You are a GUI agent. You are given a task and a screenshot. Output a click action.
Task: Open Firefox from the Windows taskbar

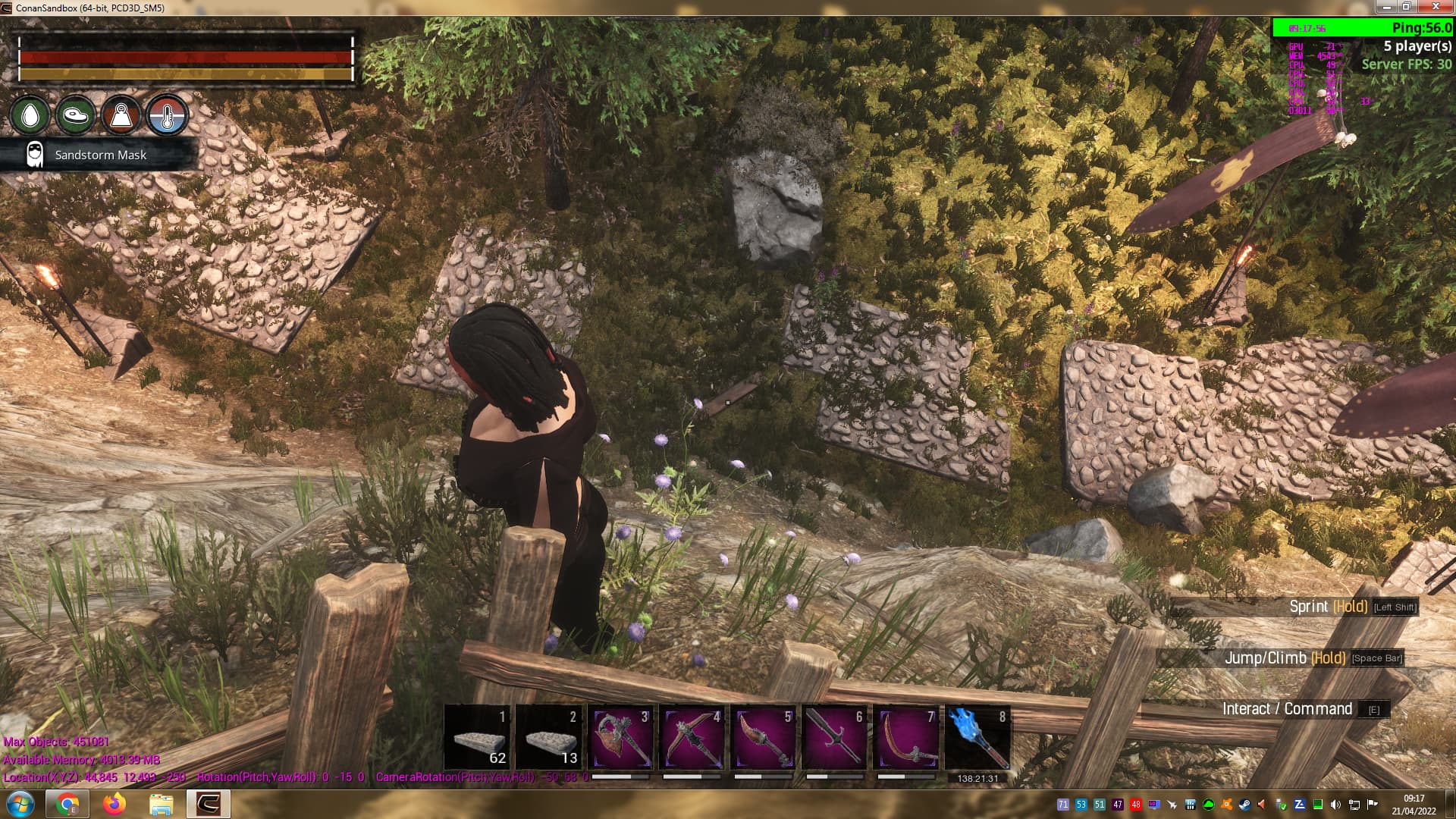(115, 804)
